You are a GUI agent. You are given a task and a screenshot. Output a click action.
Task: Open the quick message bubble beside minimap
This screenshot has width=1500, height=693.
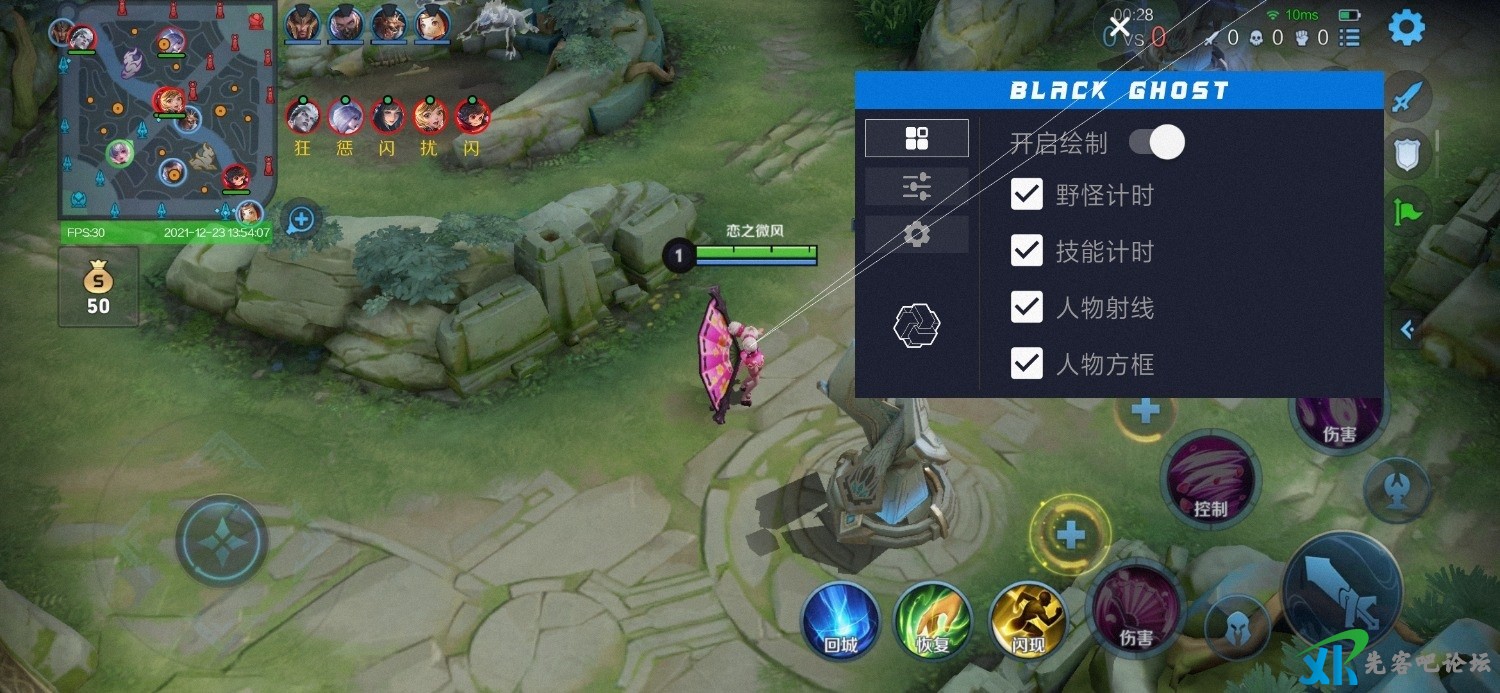pyautogui.click(x=301, y=219)
